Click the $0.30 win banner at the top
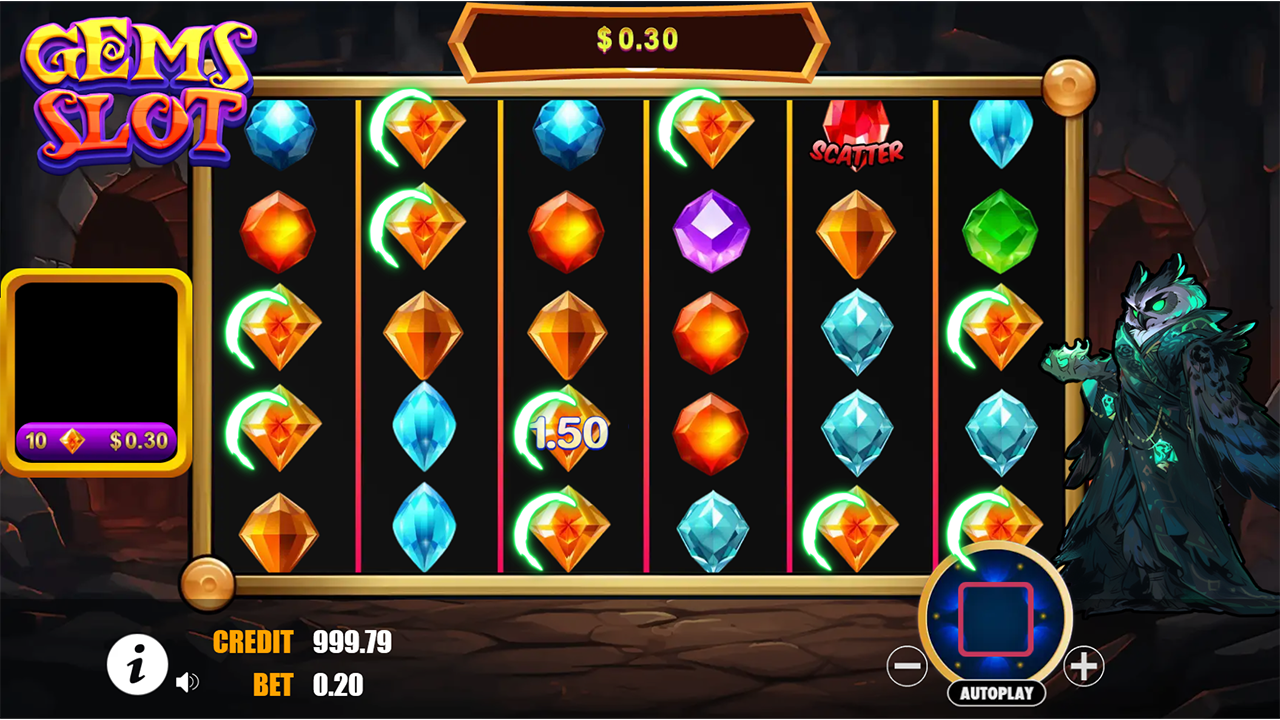The width and height of the screenshot is (1280, 720). 639,40
